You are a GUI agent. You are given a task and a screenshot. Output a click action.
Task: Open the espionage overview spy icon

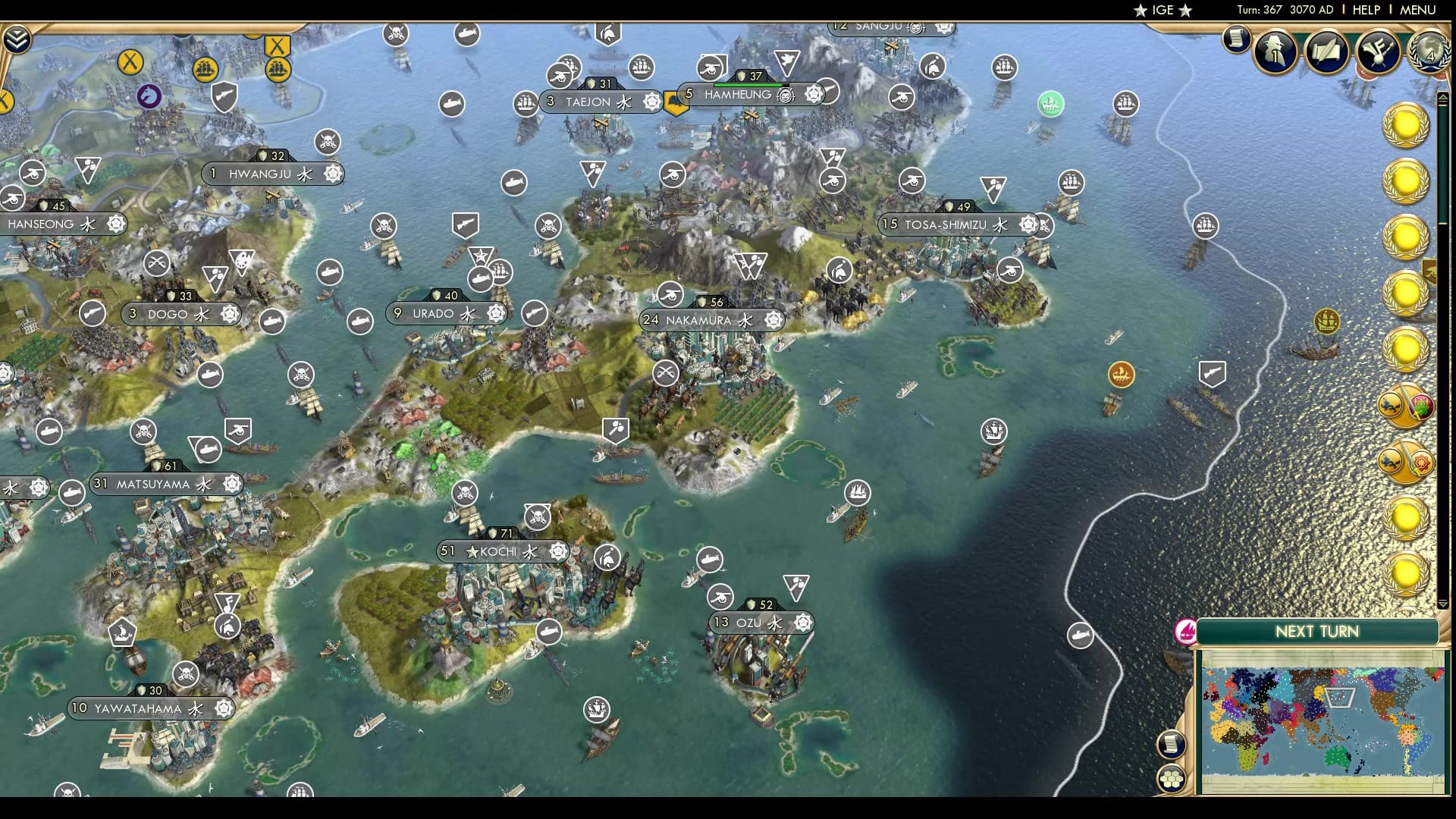coord(1275,53)
